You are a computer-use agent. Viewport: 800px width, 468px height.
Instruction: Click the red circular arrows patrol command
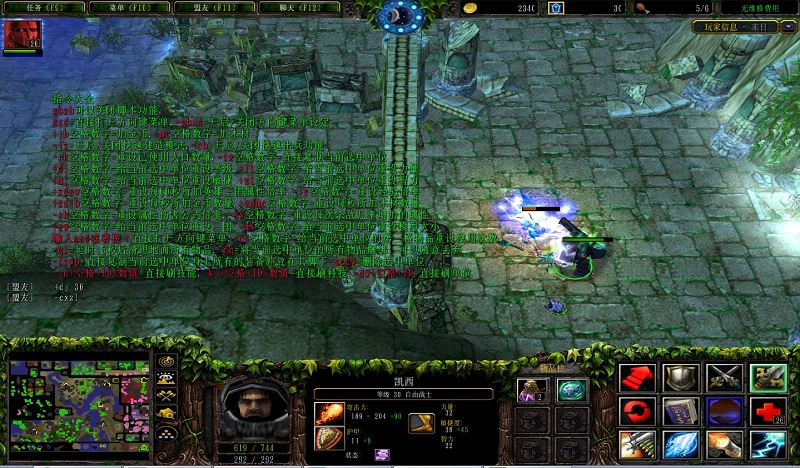click(x=635, y=411)
